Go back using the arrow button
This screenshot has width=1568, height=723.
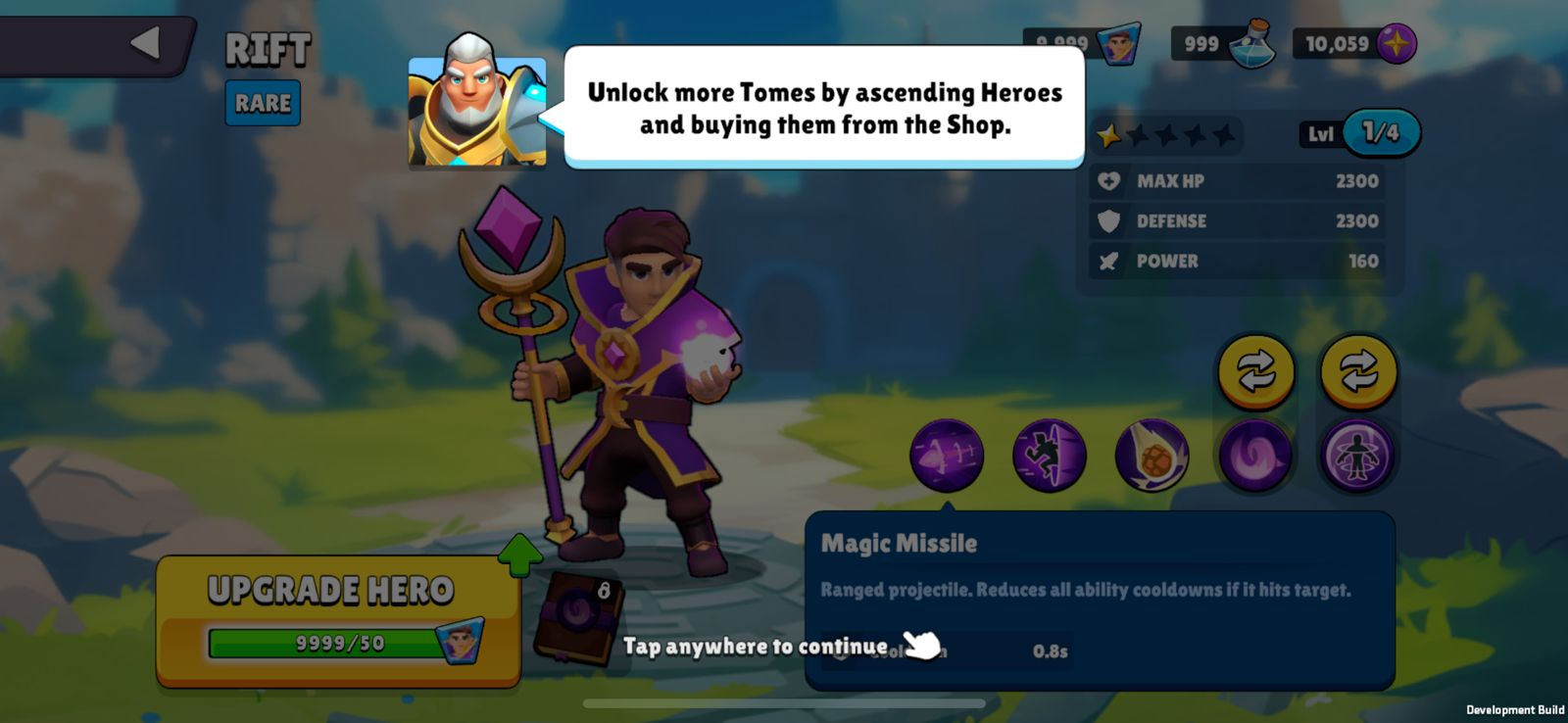145,43
